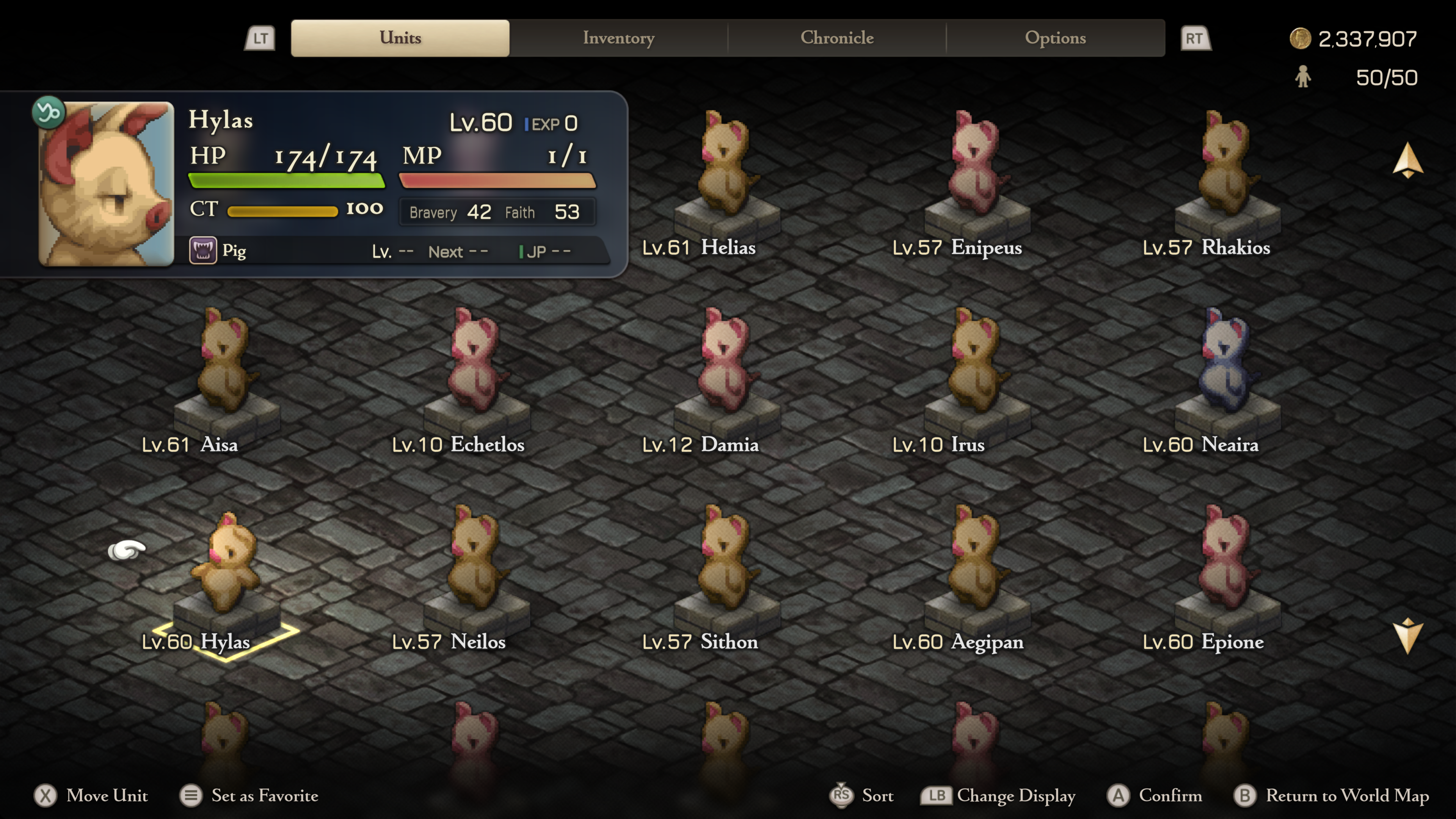Select the Units tab
Image resolution: width=1456 pixels, height=819 pixels.
click(x=400, y=38)
